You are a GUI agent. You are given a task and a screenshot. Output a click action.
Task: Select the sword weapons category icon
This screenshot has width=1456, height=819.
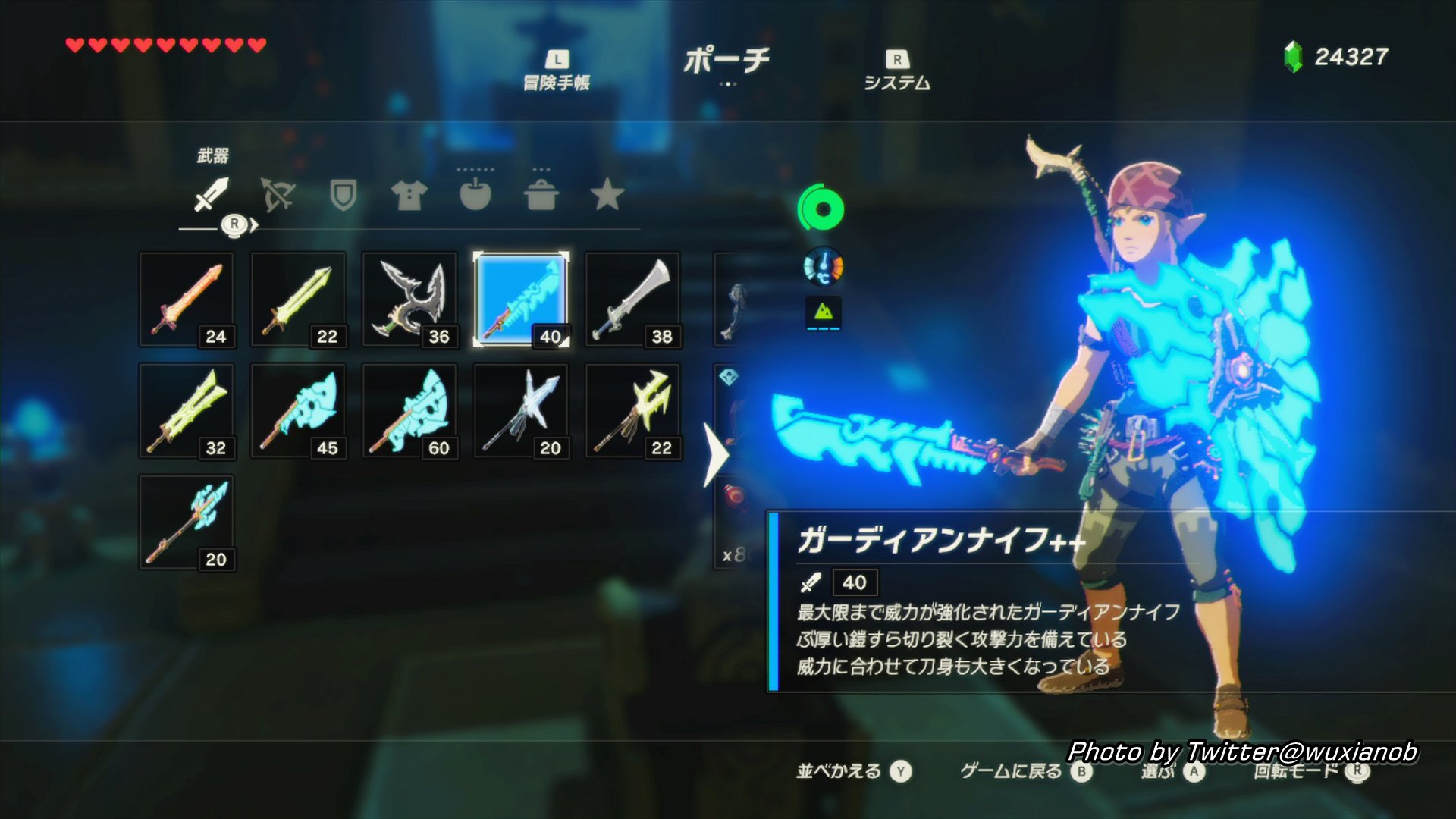pyautogui.click(x=210, y=196)
